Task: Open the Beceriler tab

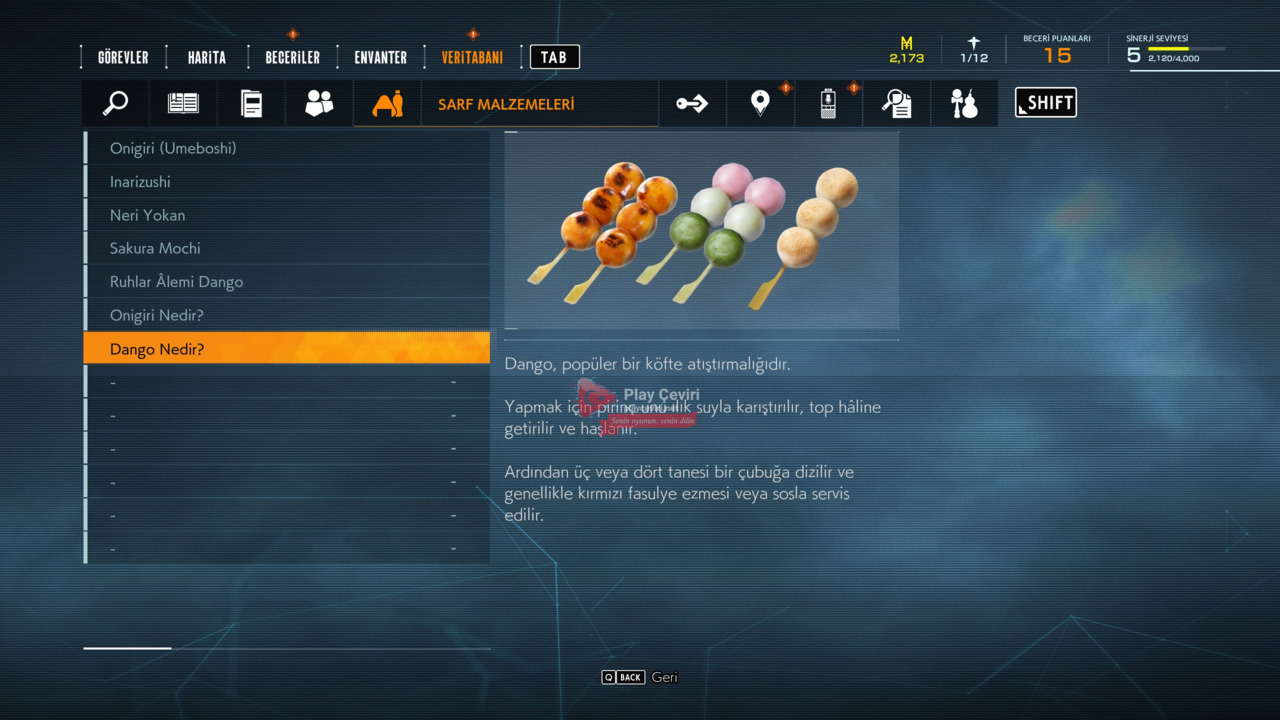Action: coord(292,58)
